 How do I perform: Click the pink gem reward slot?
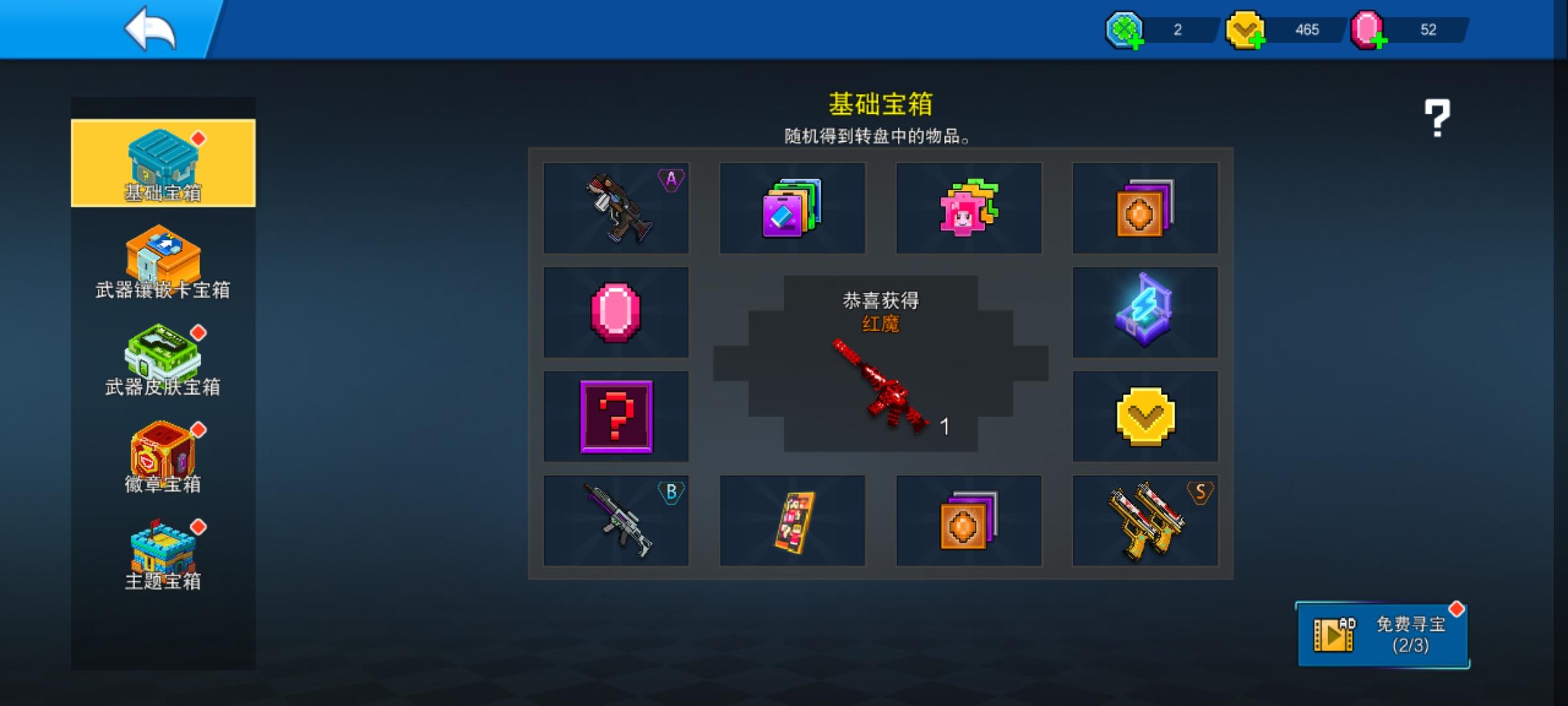(615, 312)
